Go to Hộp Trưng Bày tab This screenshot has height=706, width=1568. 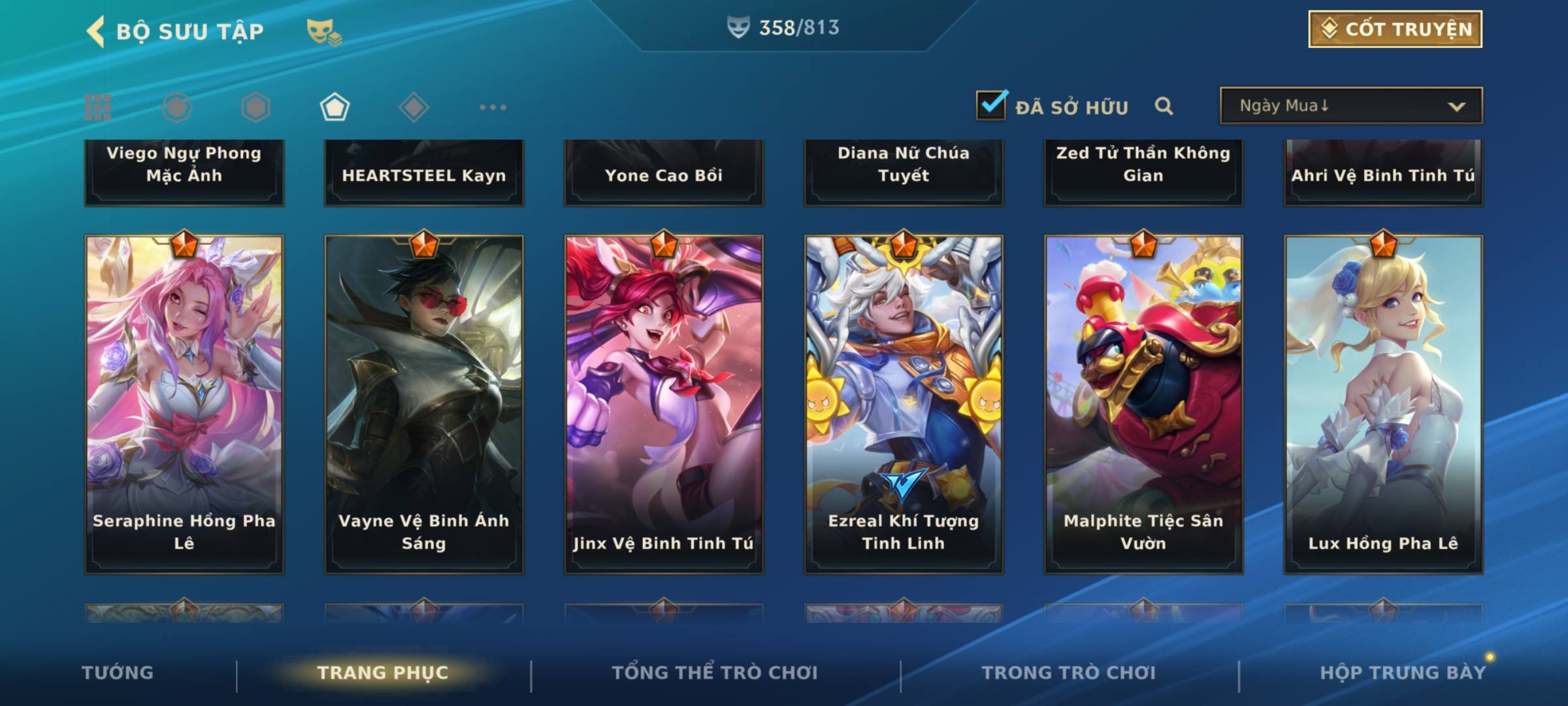click(1403, 672)
